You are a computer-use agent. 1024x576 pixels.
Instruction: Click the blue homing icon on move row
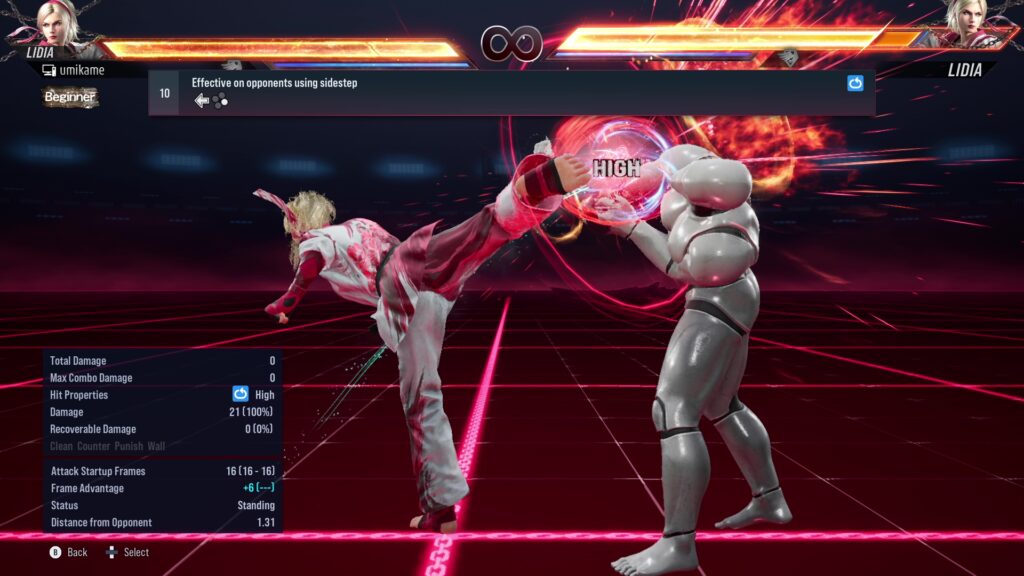point(855,84)
